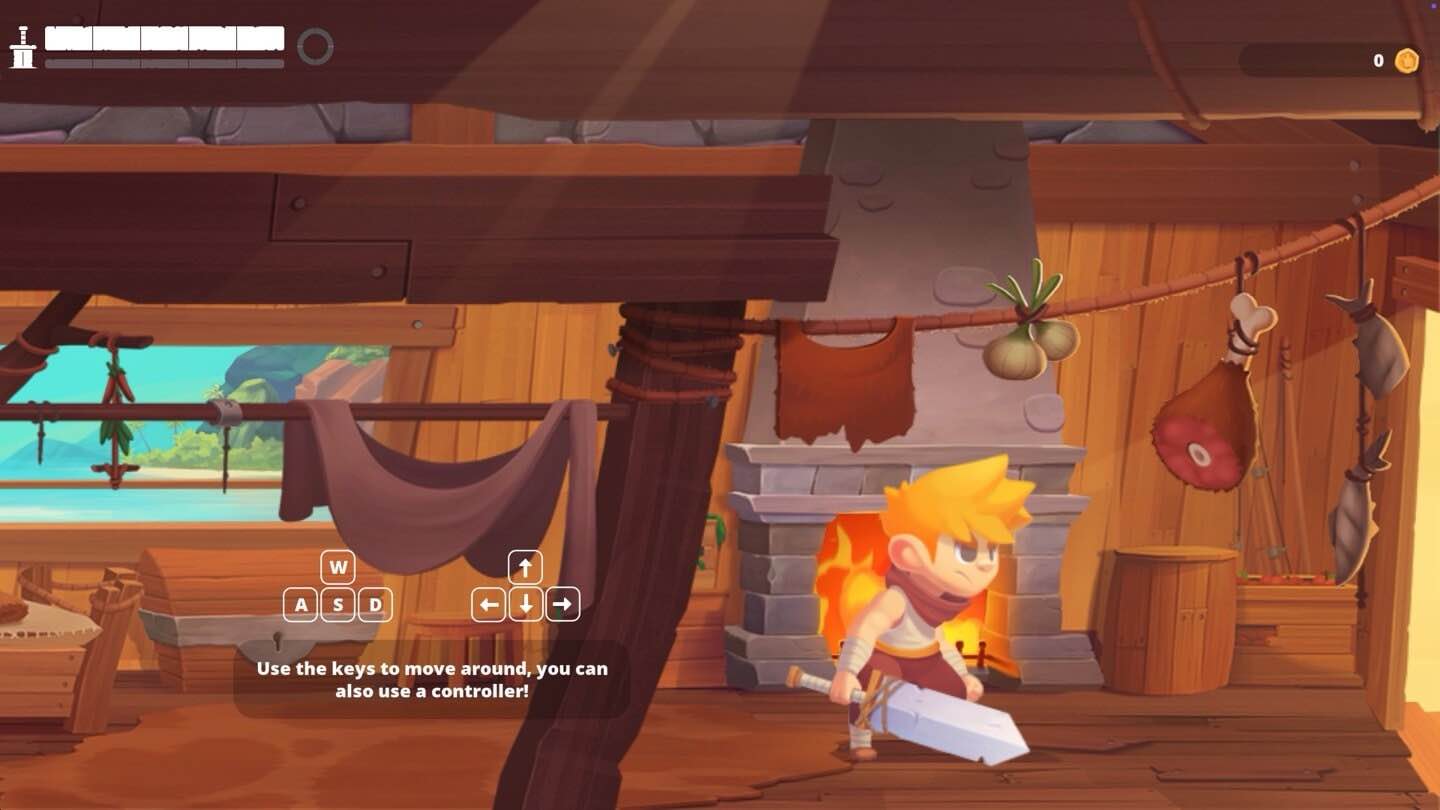The height and width of the screenshot is (810, 1440).
Task: Click the left arrow key icon
Action: [x=487, y=604]
